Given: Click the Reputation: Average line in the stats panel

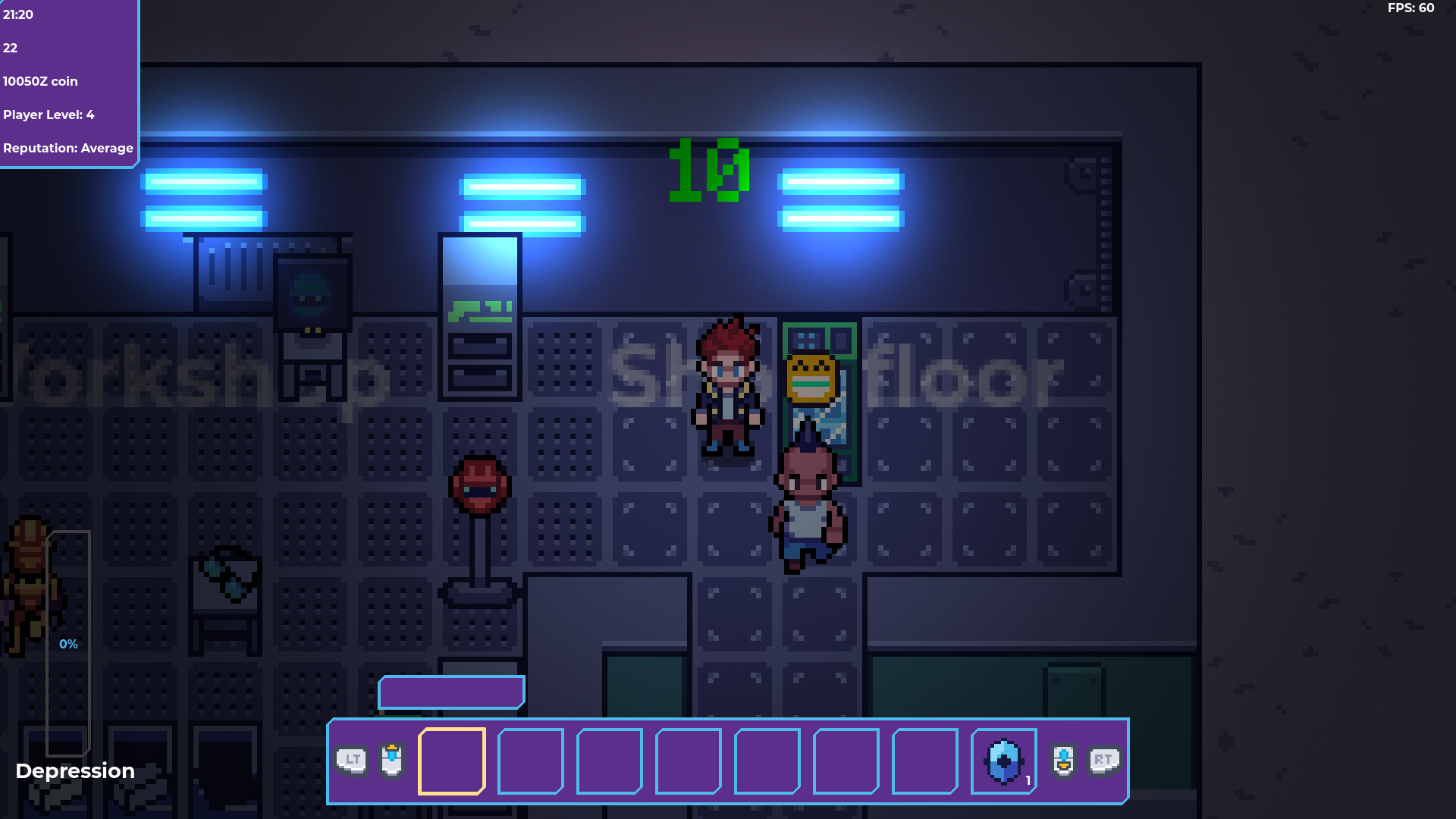Looking at the screenshot, I should click(68, 148).
